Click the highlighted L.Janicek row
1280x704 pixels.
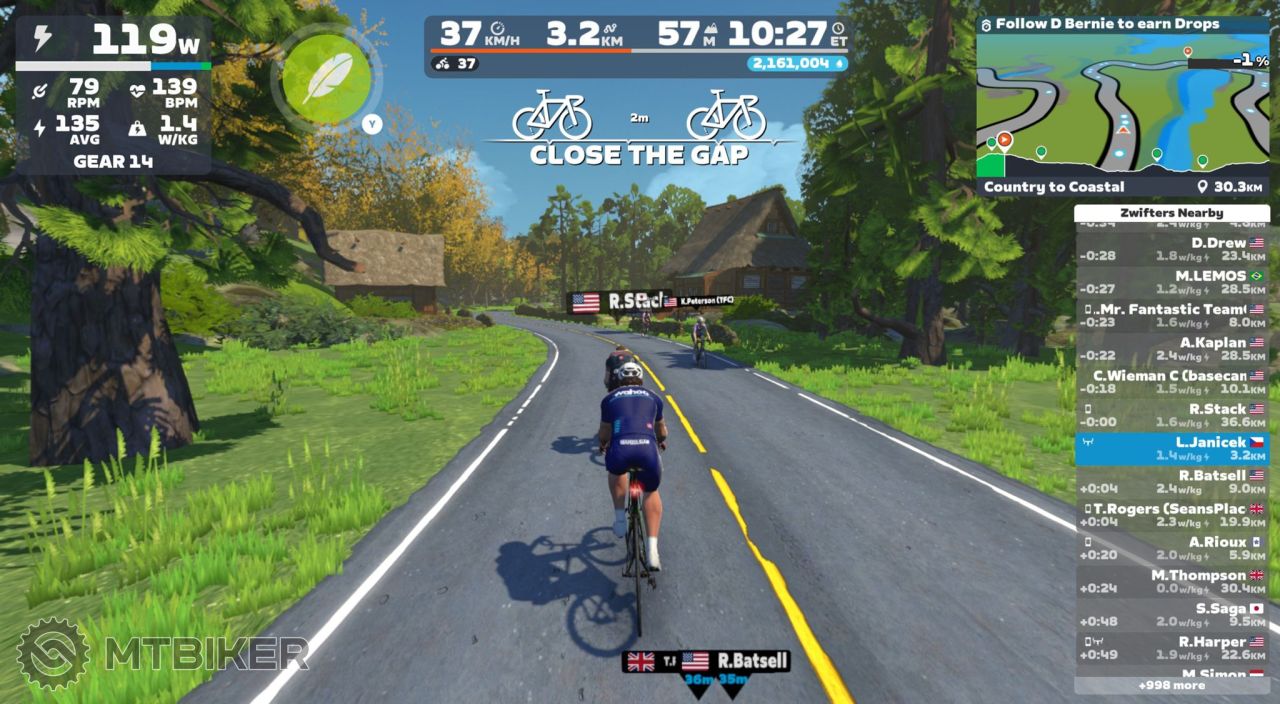click(x=1171, y=448)
